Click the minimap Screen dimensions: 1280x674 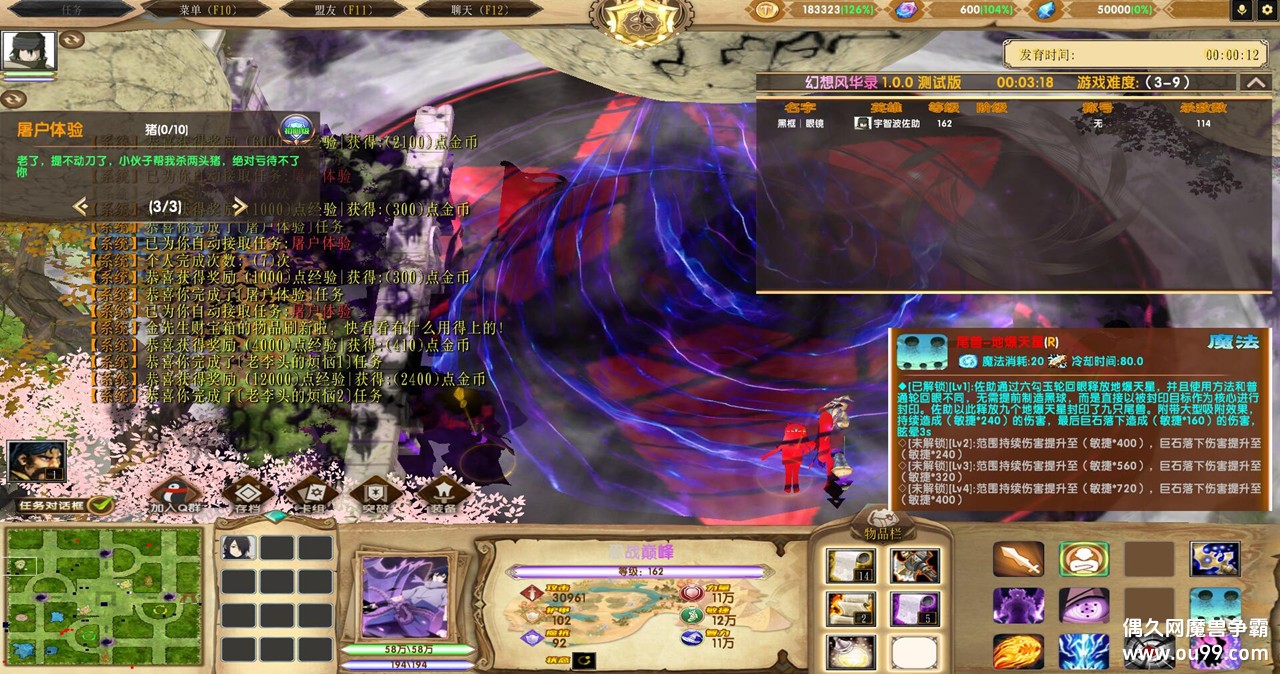coord(103,595)
